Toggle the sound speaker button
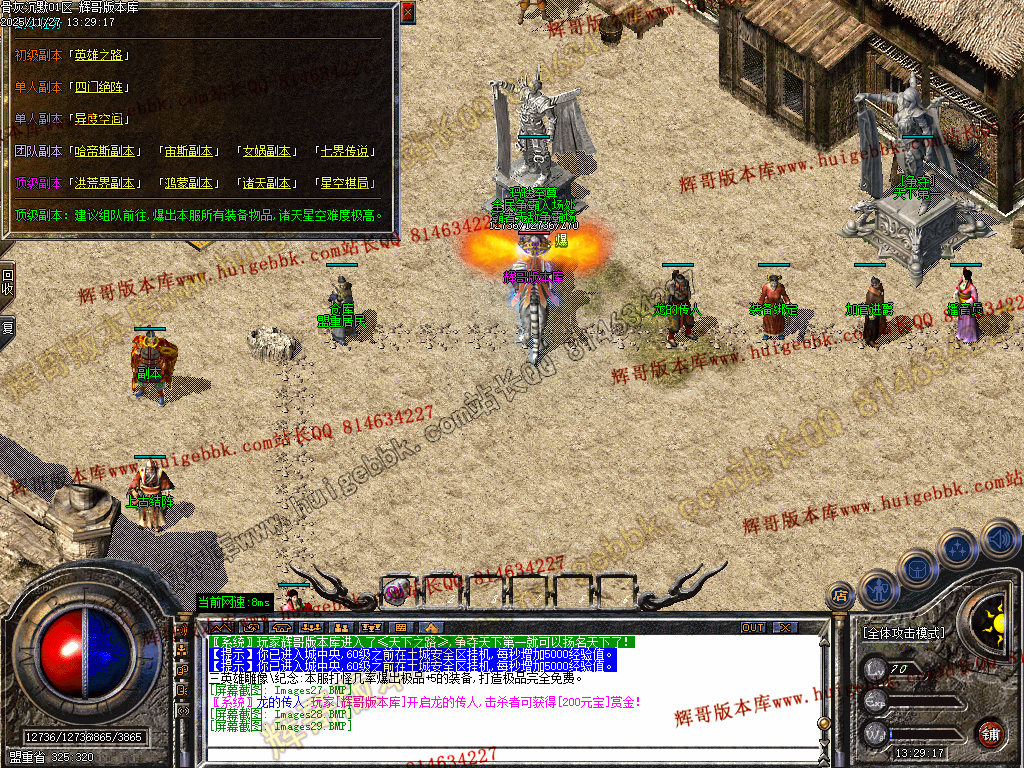Viewport: 1024px width, 768px height. [999, 540]
